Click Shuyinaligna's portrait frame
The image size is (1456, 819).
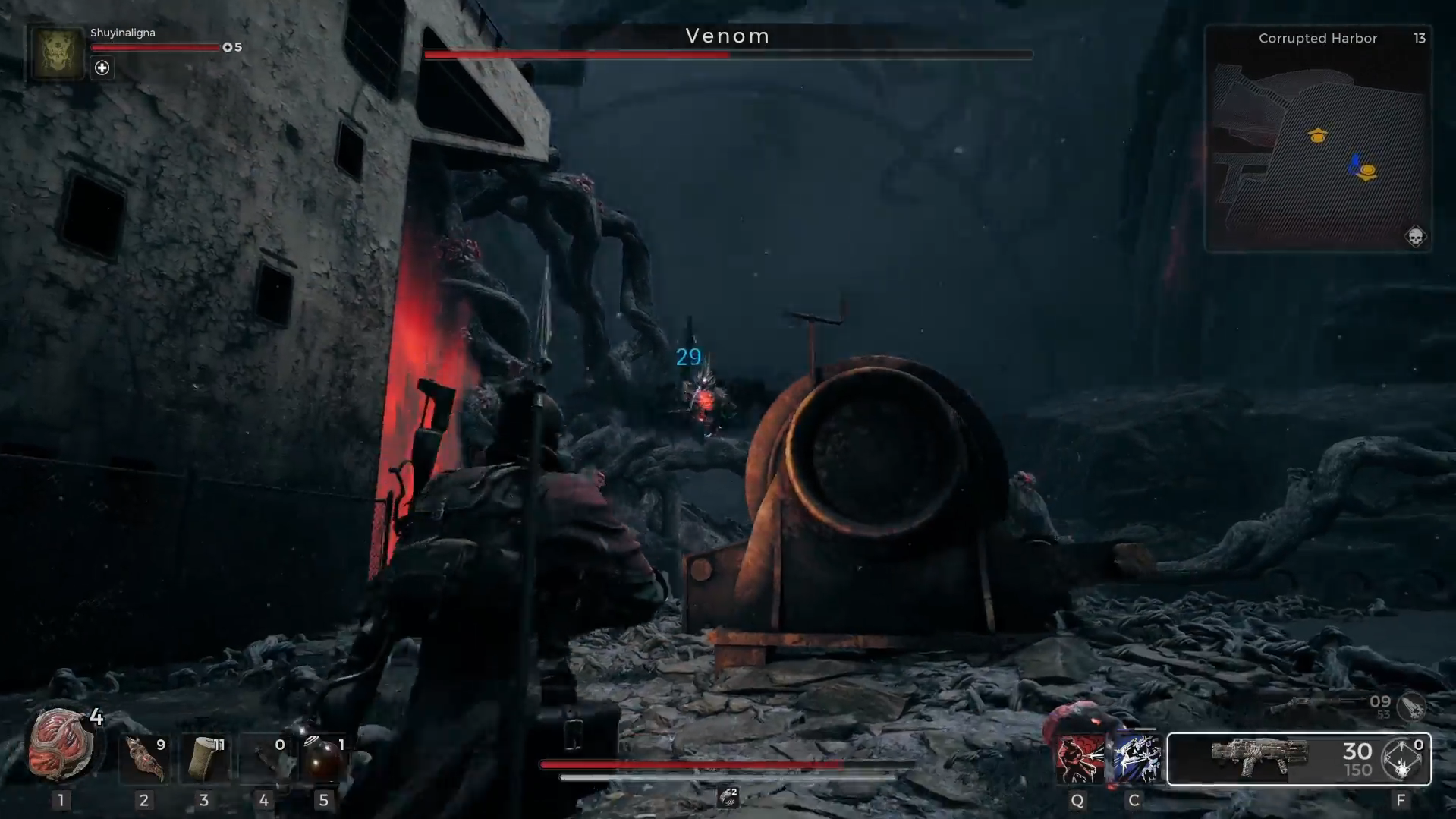point(56,55)
